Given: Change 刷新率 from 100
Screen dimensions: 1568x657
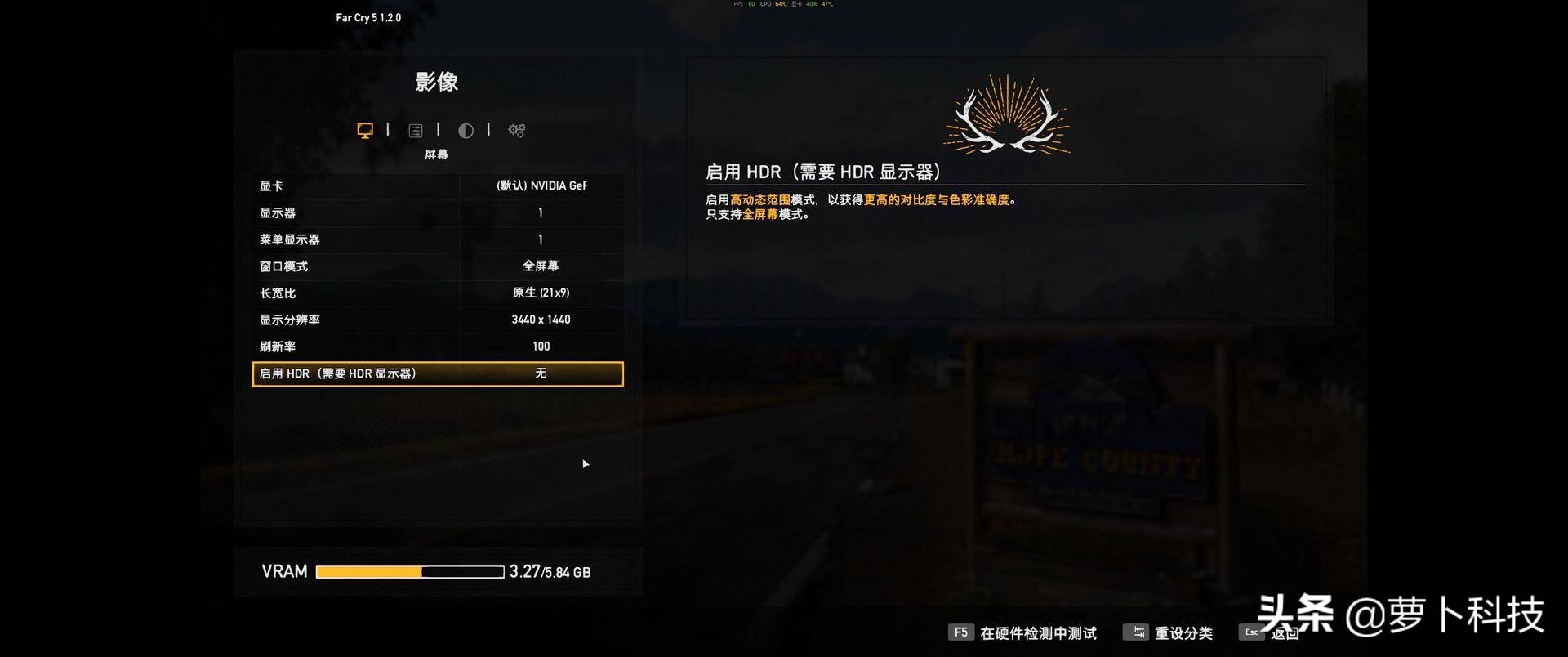Looking at the screenshot, I should click(x=541, y=346).
